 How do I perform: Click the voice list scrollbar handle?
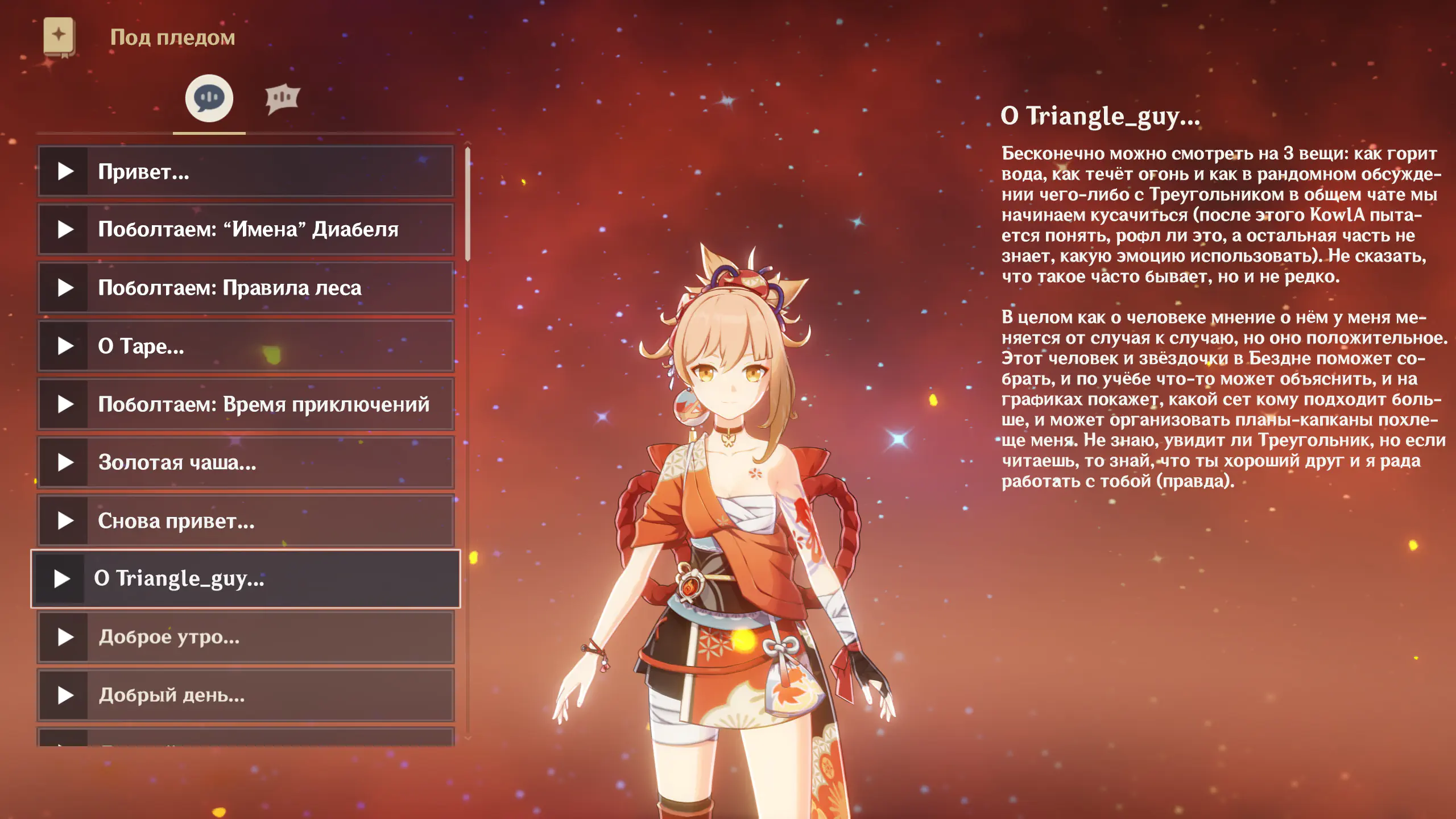(468, 204)
